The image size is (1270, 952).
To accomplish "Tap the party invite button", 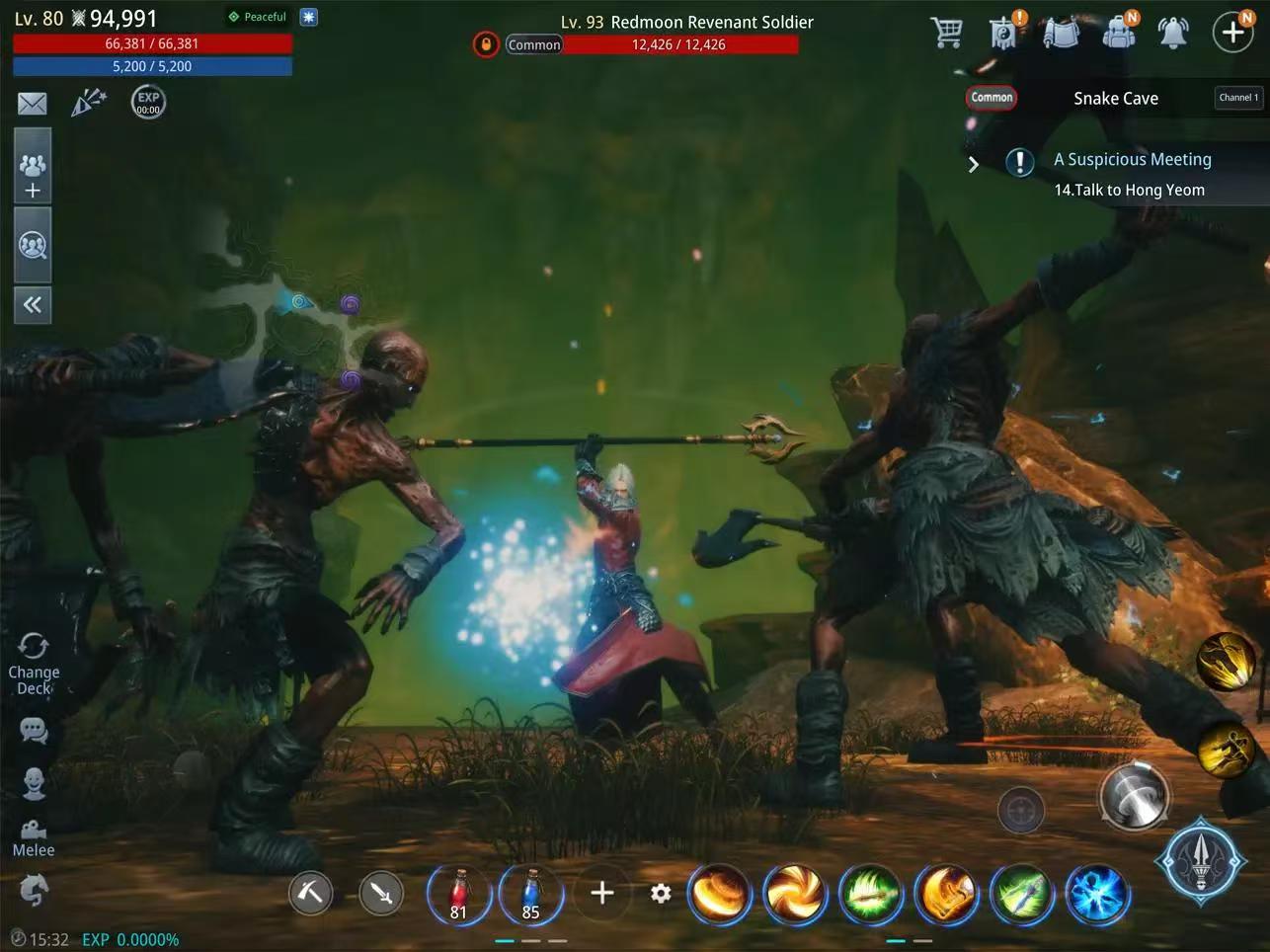I will pyautogui.click(x=33, y=176).
